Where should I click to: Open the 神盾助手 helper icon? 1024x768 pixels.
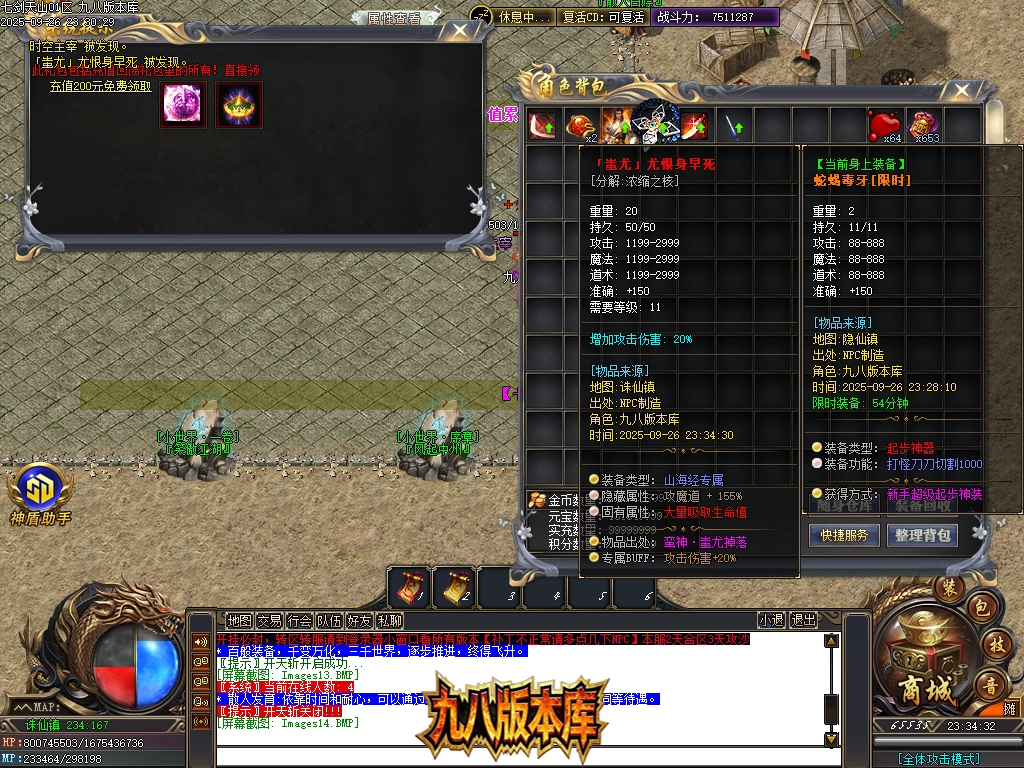(x=40, y=490)
